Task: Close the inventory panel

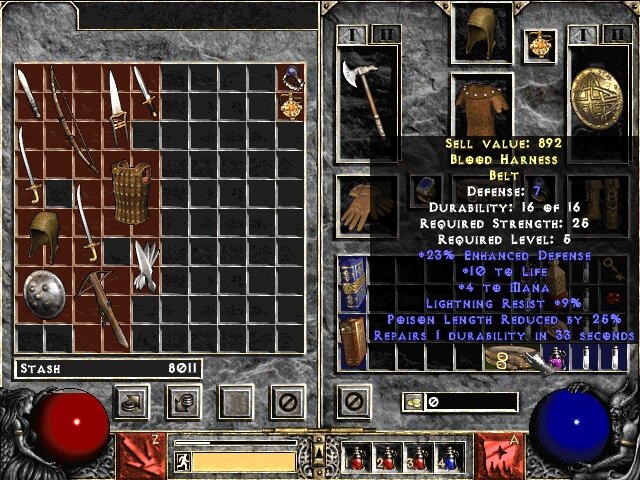Action: (351, 402)
